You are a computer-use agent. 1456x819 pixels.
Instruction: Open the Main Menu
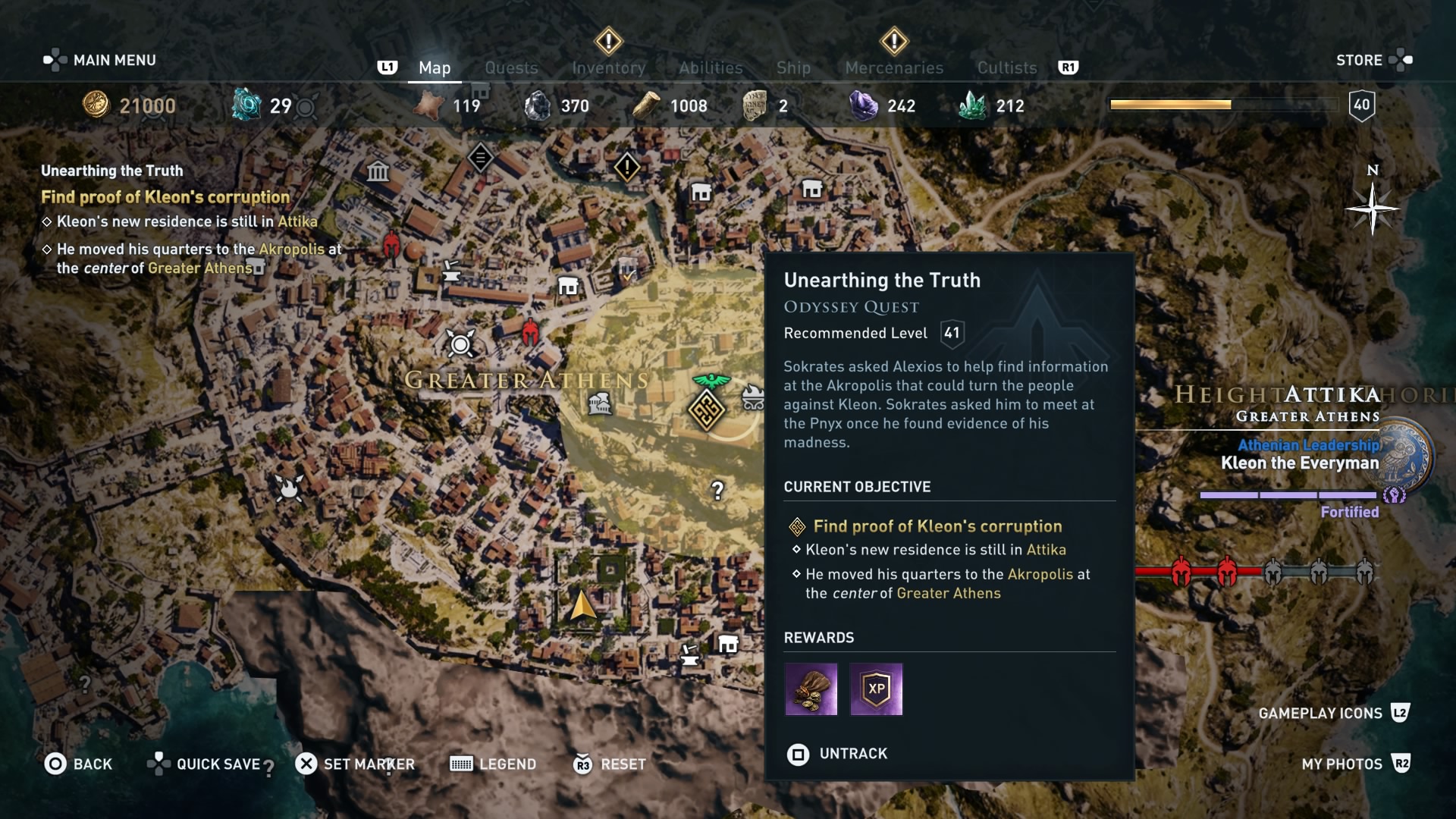99,59
